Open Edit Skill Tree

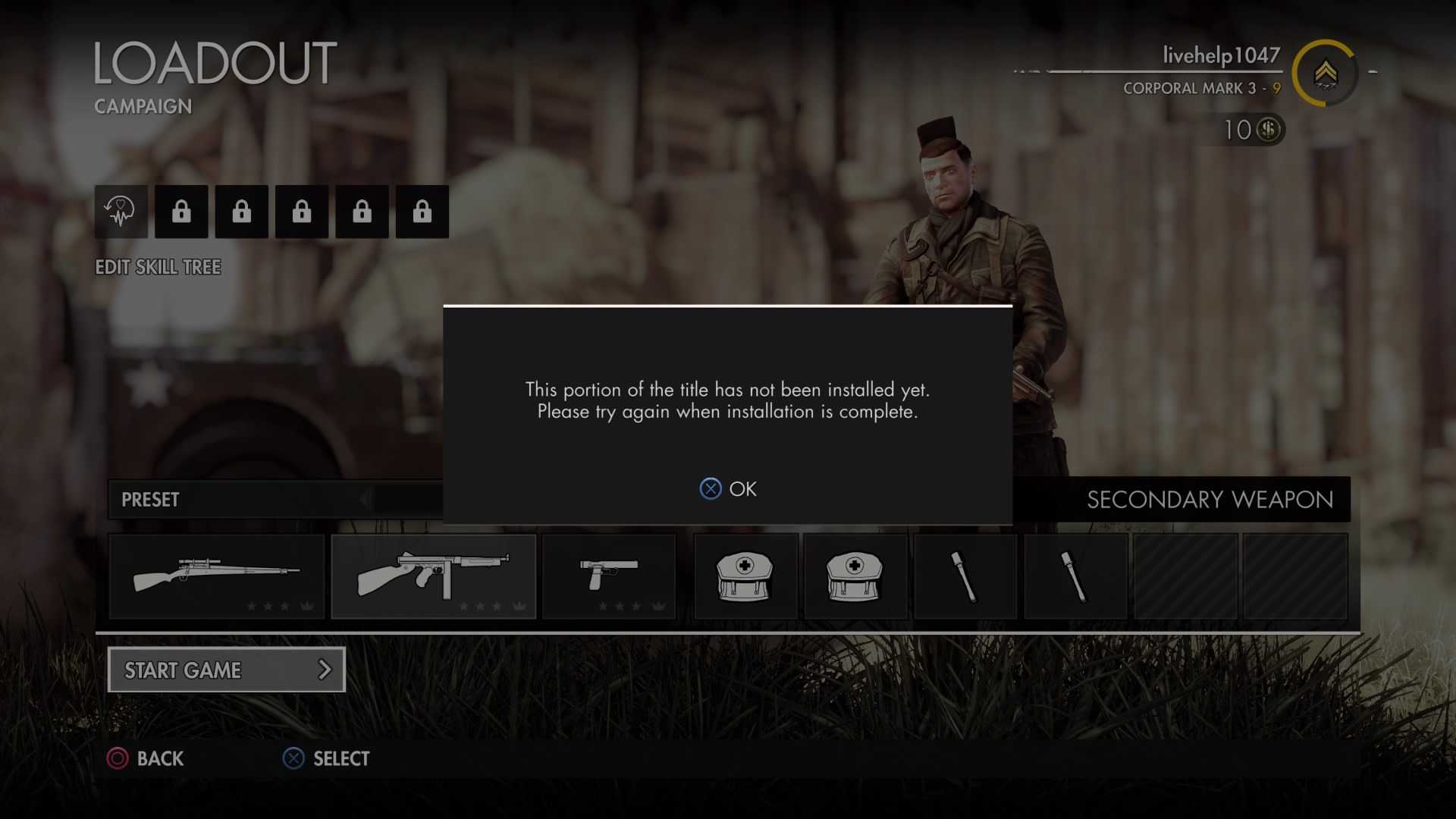[x=158, y=267]
